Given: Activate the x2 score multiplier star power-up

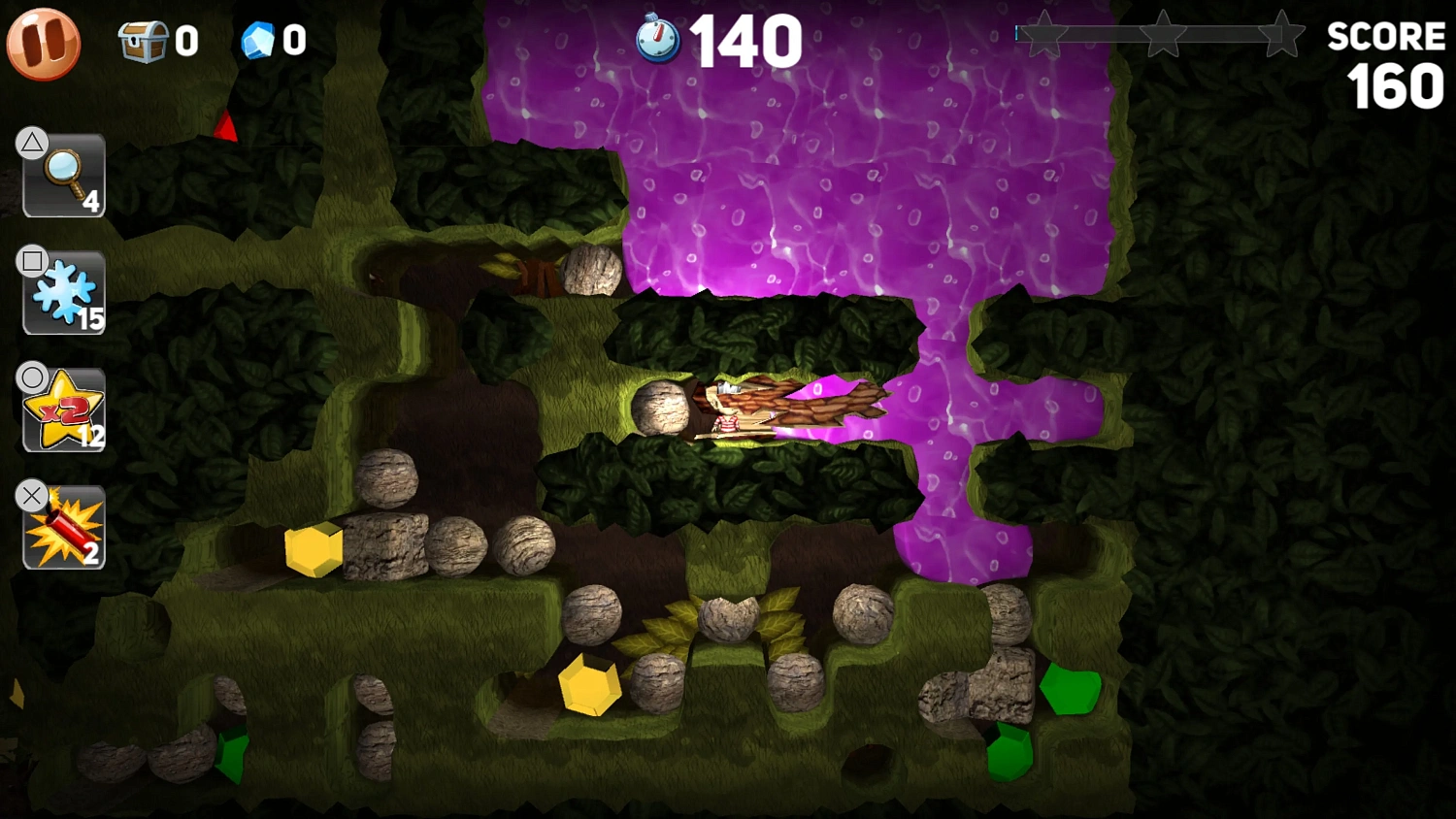Looking at the screenshot, I should click(62, 409).
